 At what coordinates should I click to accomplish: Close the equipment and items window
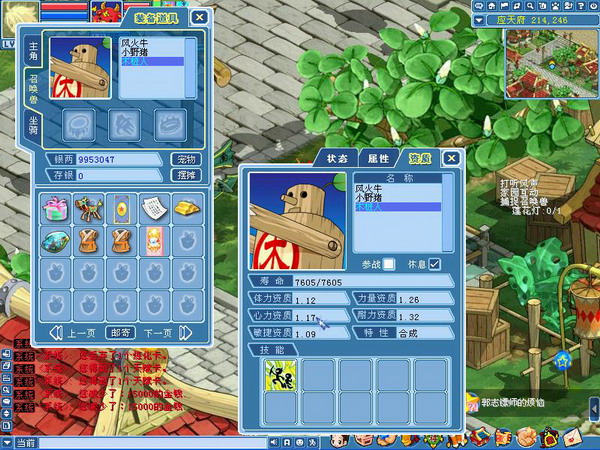click(x=200, y=17)
